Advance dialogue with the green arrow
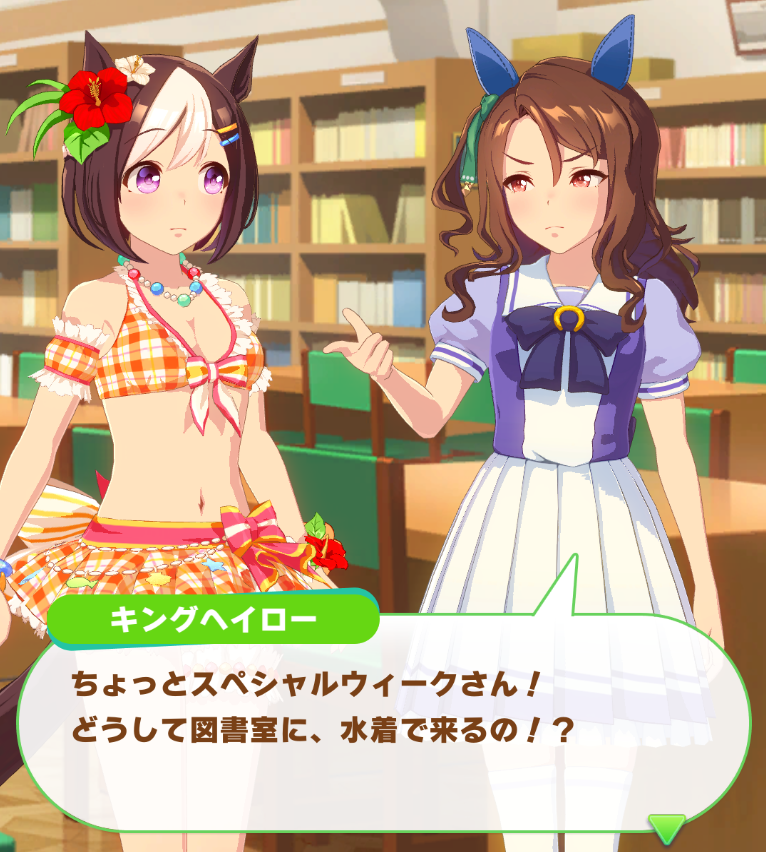Image resolution: width=766 pixels, height=852 pixels. pyautogui.click(x=666, y=826)
